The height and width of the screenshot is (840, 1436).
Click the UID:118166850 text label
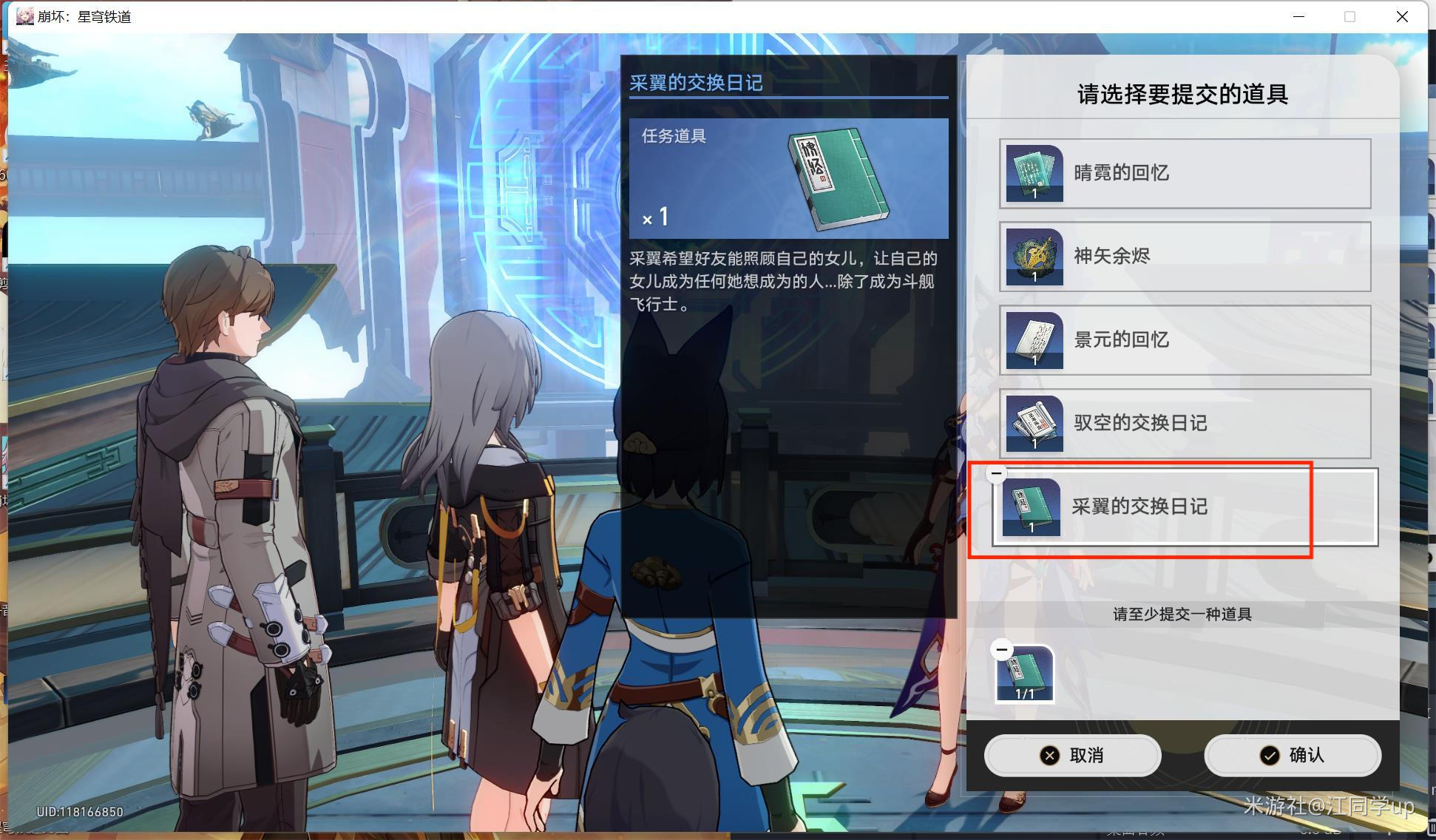click(x=81, y=811)
